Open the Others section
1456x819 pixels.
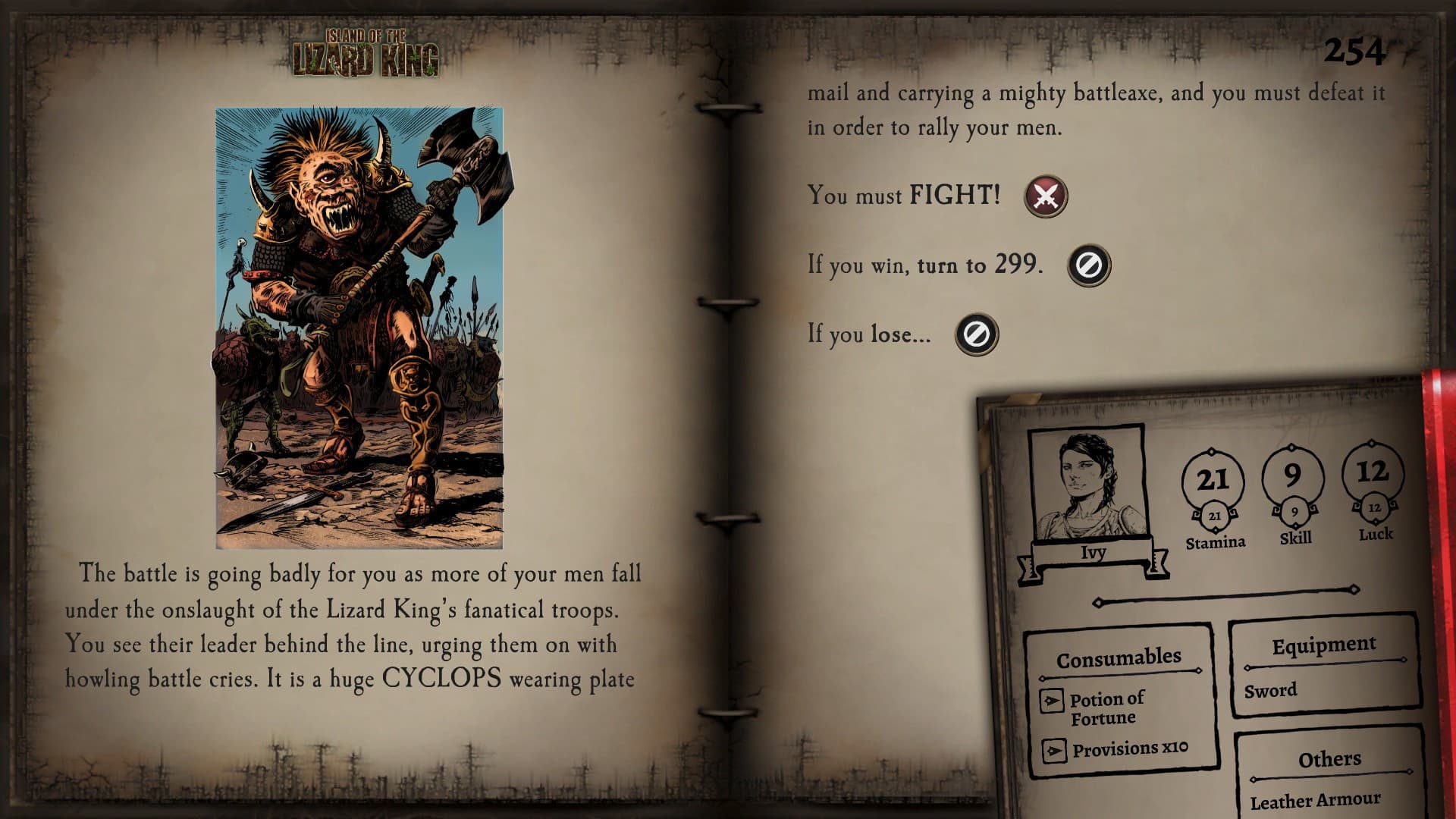coord(1329,758)
